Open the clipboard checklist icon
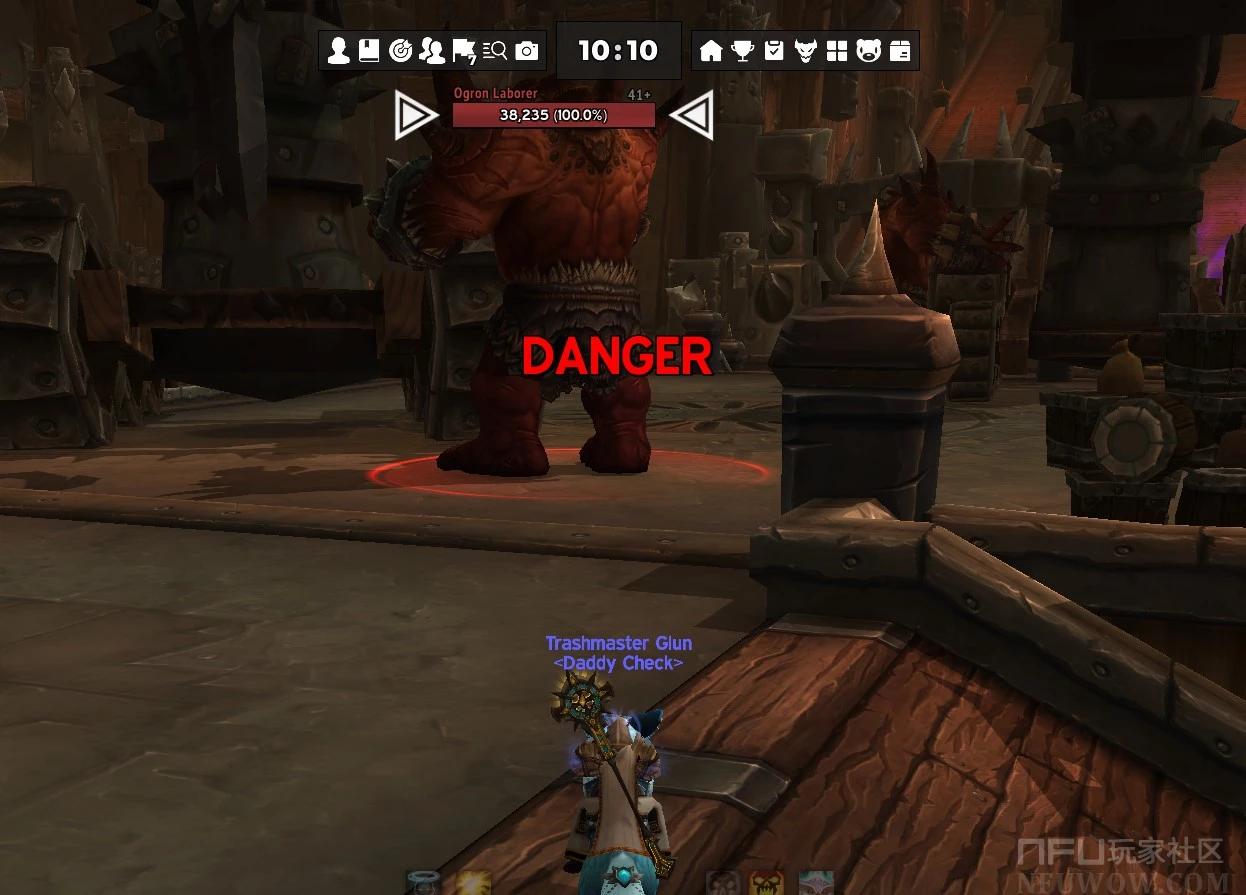This screenshot has height=895, width=1246. tap(774, 51)
